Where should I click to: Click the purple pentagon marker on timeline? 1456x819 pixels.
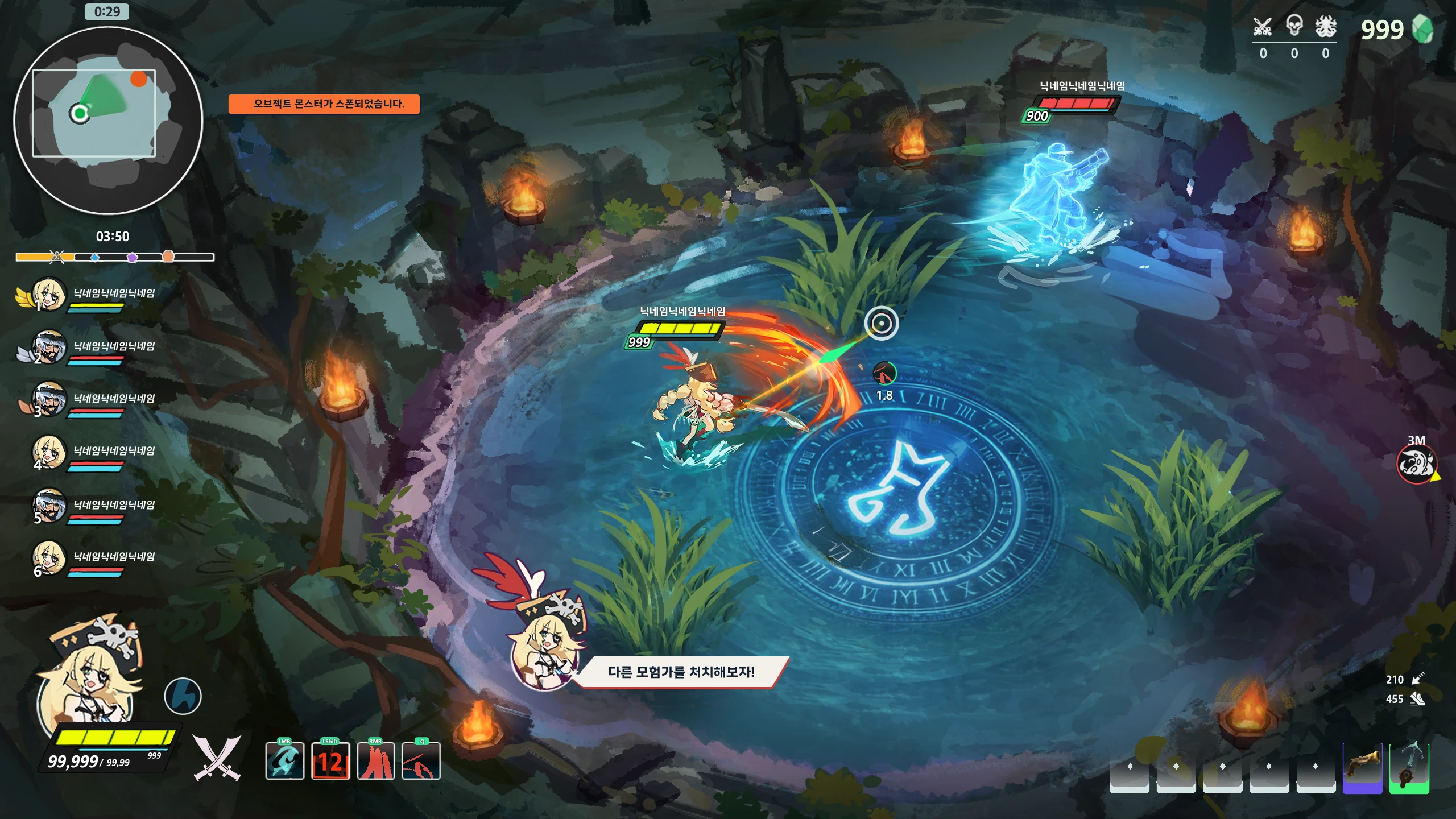coord(132,257)
